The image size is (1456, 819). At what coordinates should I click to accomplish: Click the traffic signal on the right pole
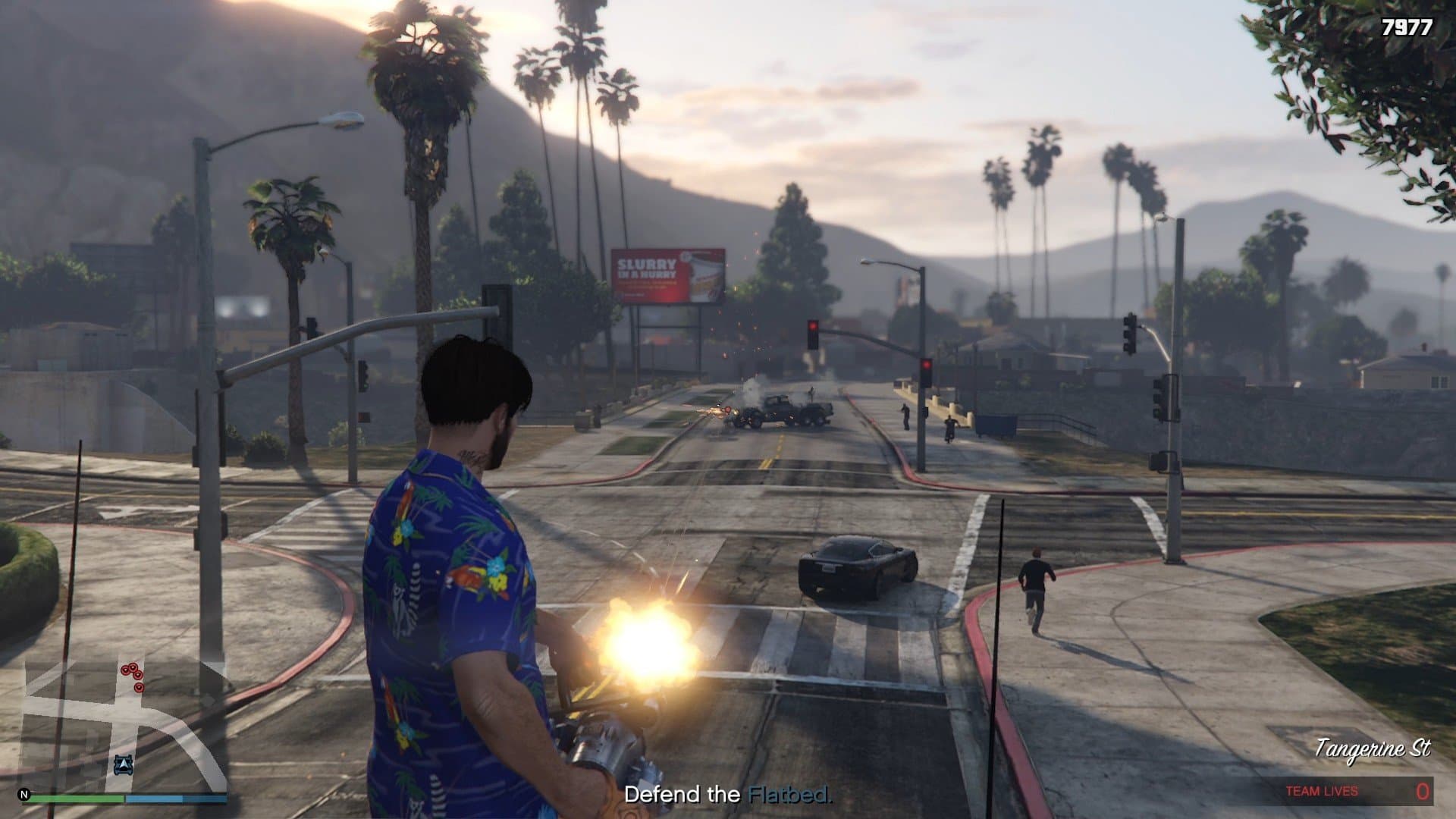click(x=1129, y=334)
